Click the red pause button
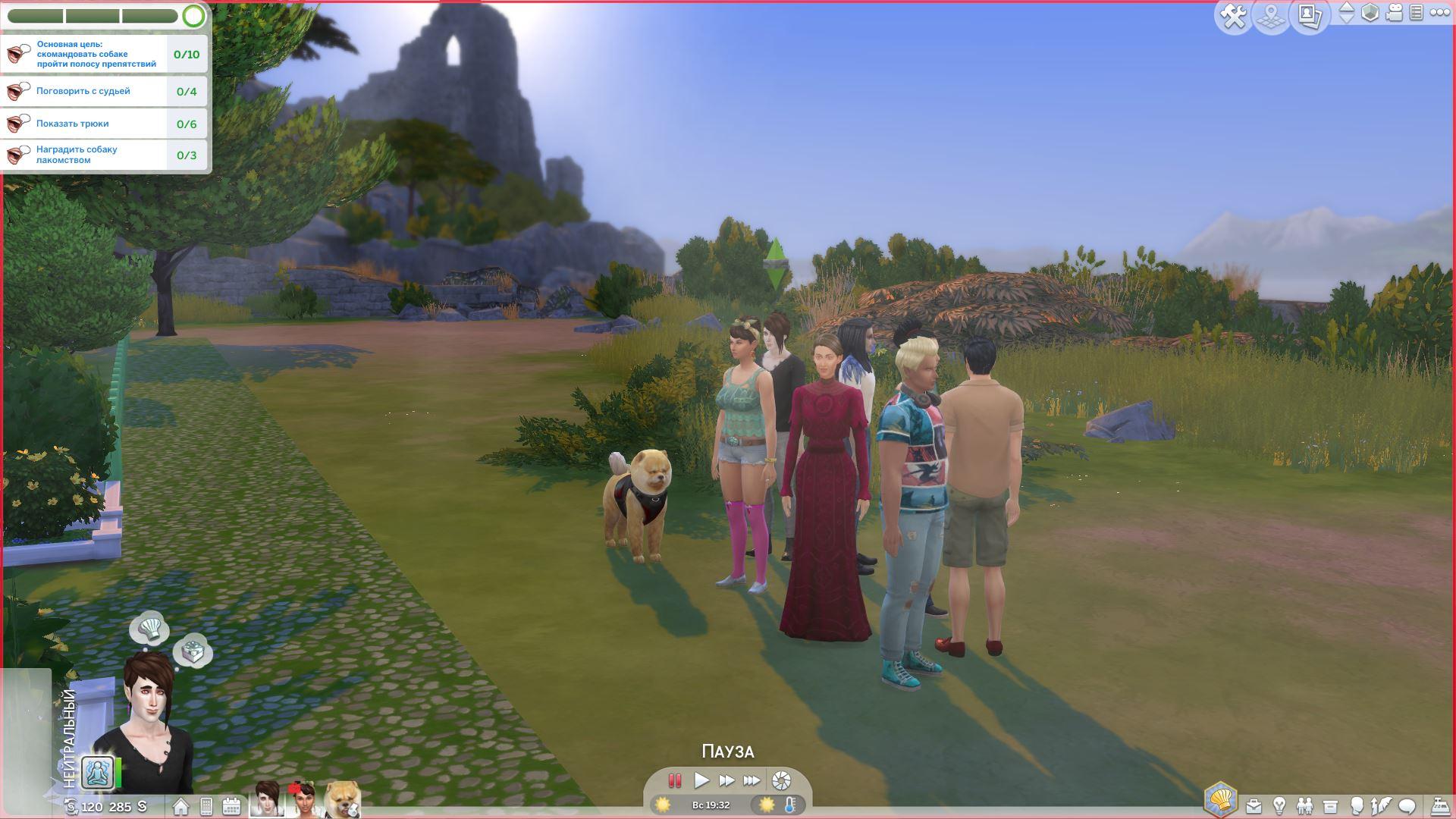 (x=674, y=780)
